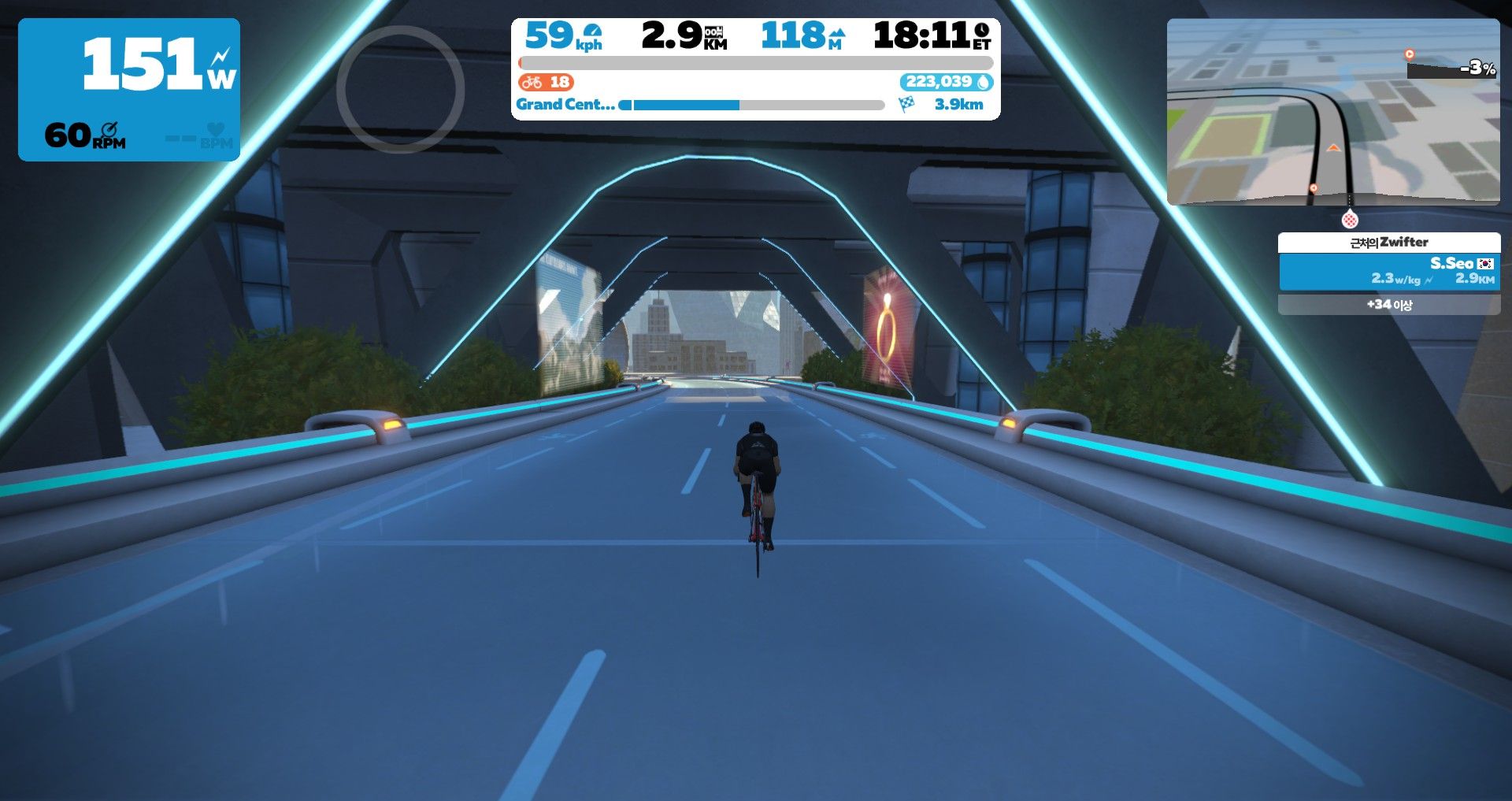Select rider S.Seo in the nearby list
1512x801 pixels.
(x=1388, y=271)
